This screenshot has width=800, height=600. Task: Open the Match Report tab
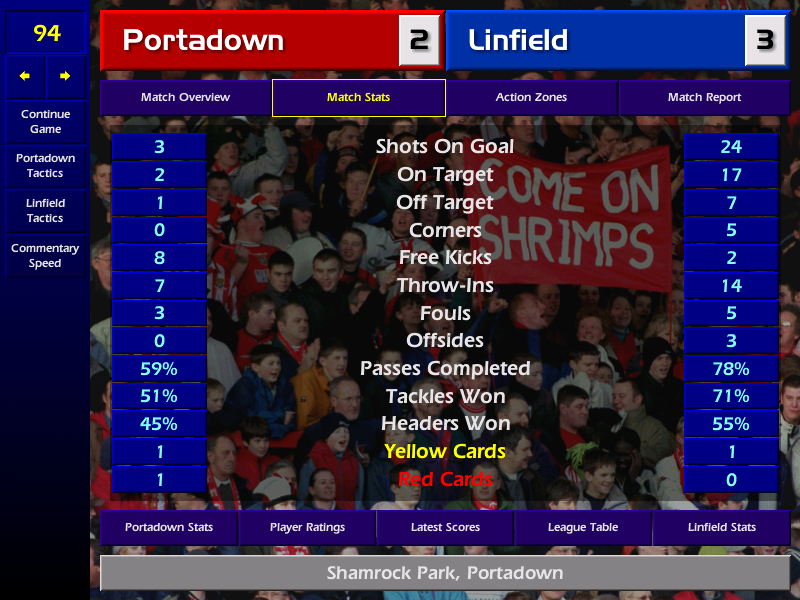click(x=704, y=98)
